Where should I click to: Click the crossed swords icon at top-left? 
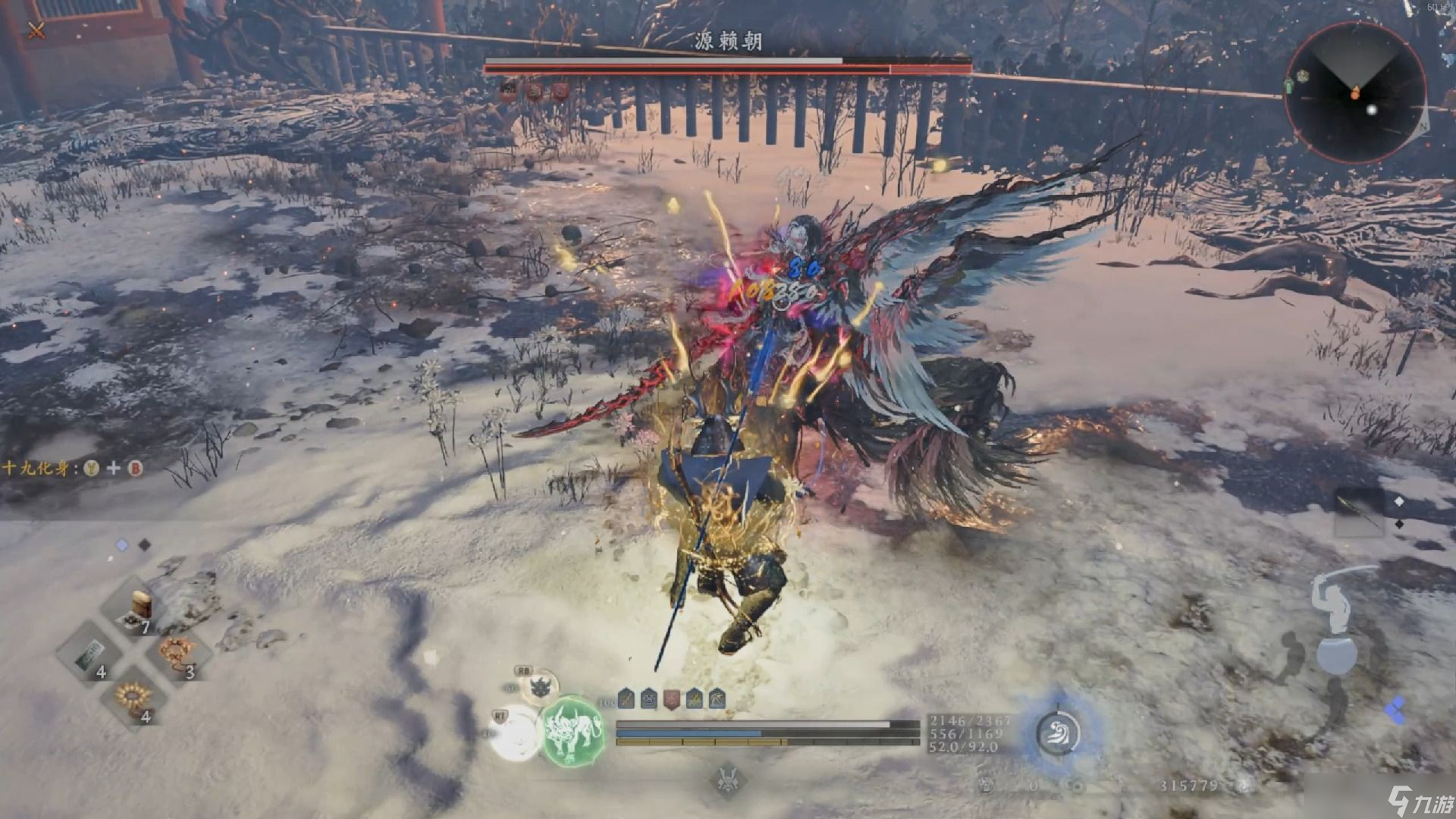[x=36, y=30]
